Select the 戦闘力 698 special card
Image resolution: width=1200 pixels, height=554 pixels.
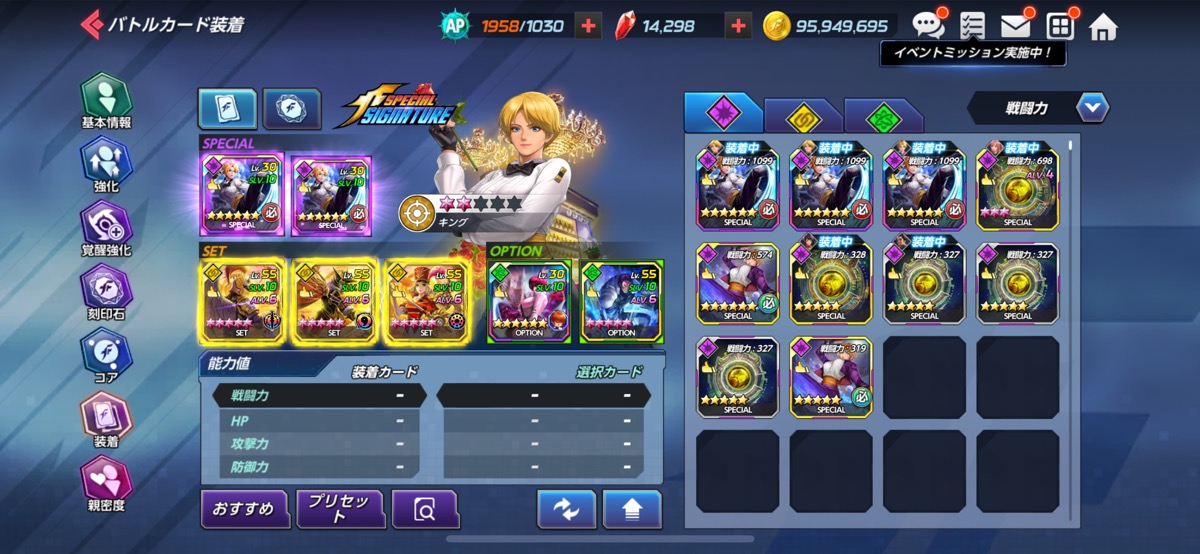[1018, 185]
